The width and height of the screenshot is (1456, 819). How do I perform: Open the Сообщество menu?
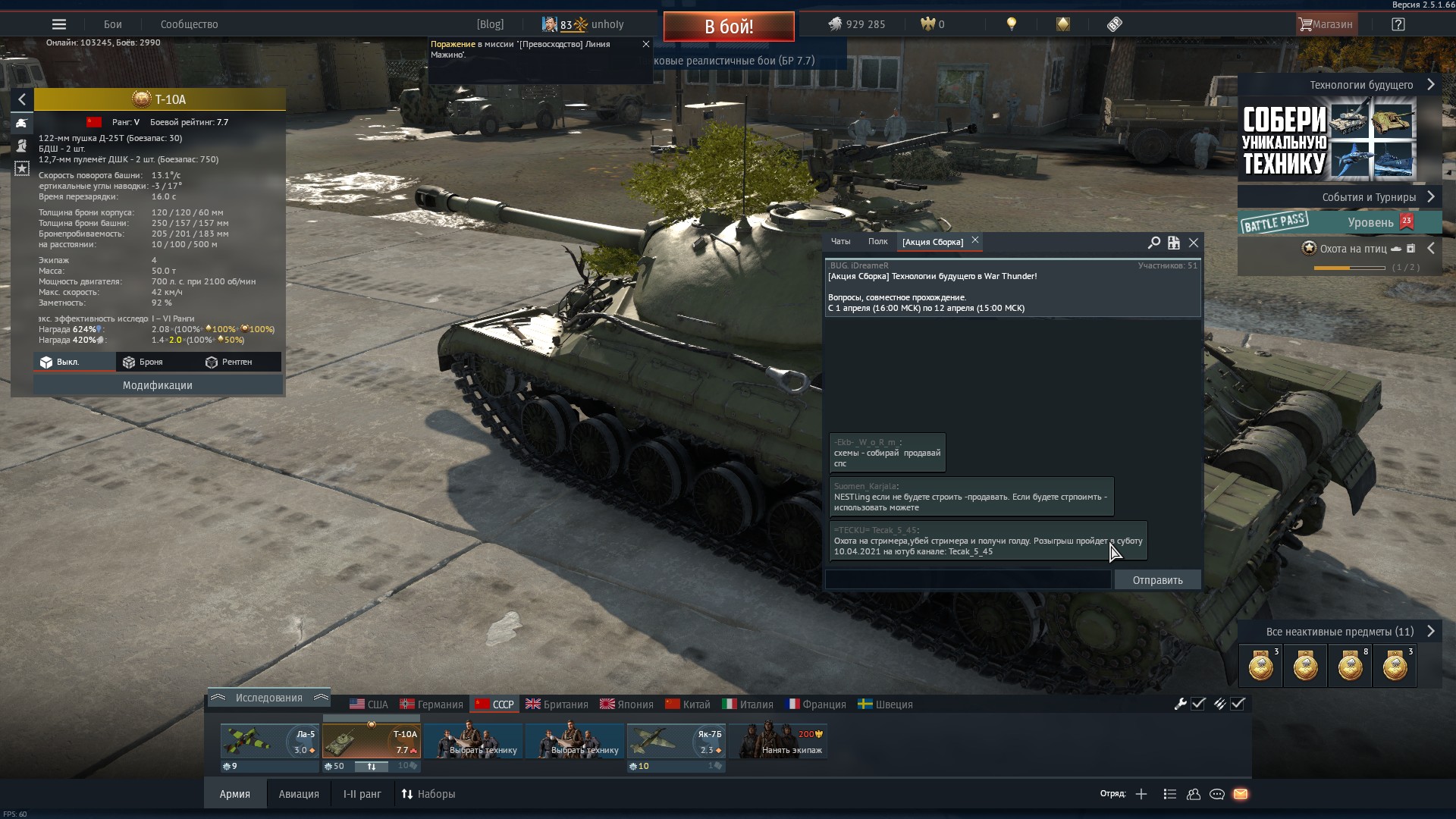point(189,24)
